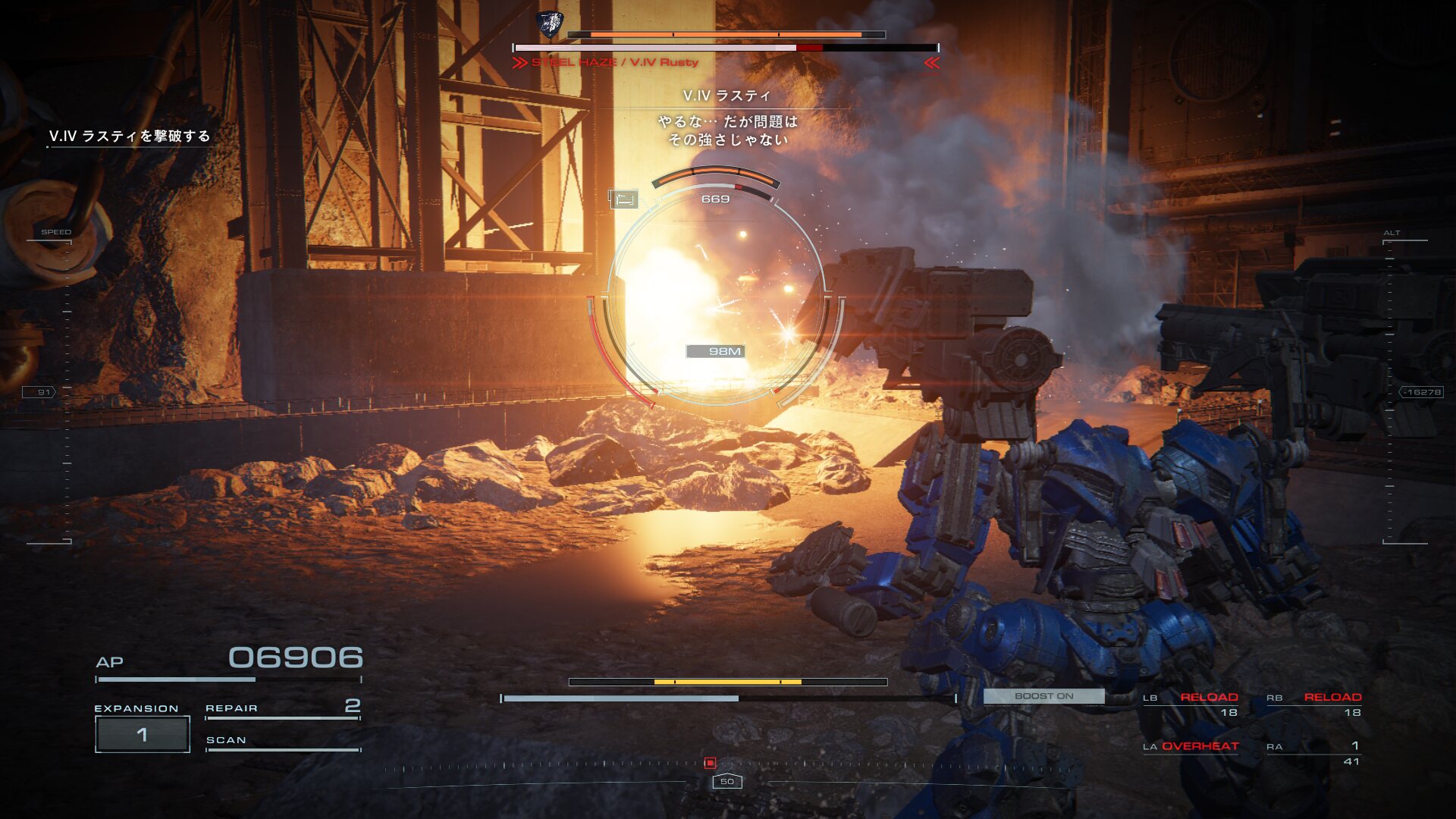Use the Repair kit entry
The height and width of the screenshot is (819, 1456).
(282, 708)
